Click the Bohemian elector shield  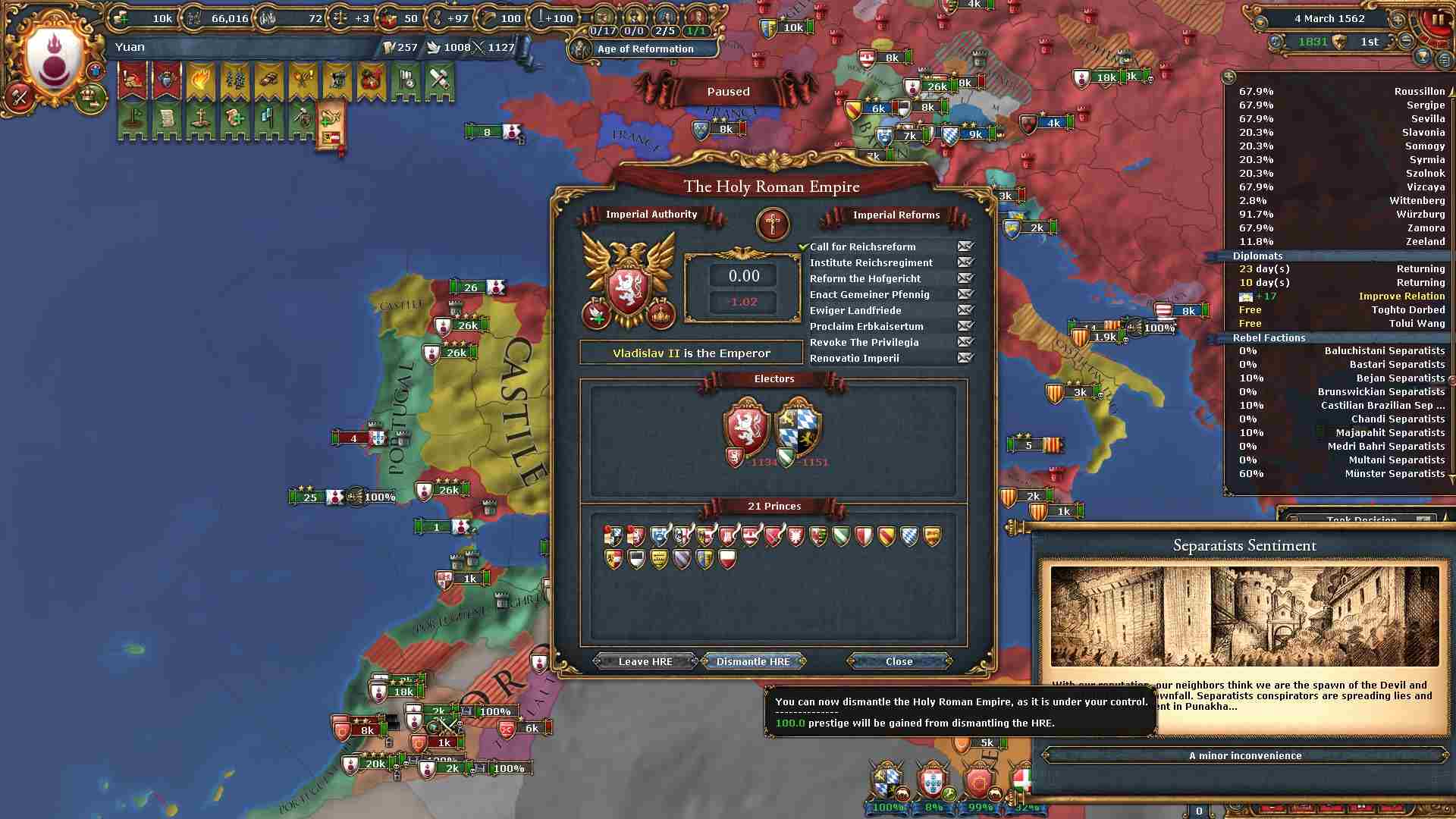pyautogui.click(x=746, y=425)
